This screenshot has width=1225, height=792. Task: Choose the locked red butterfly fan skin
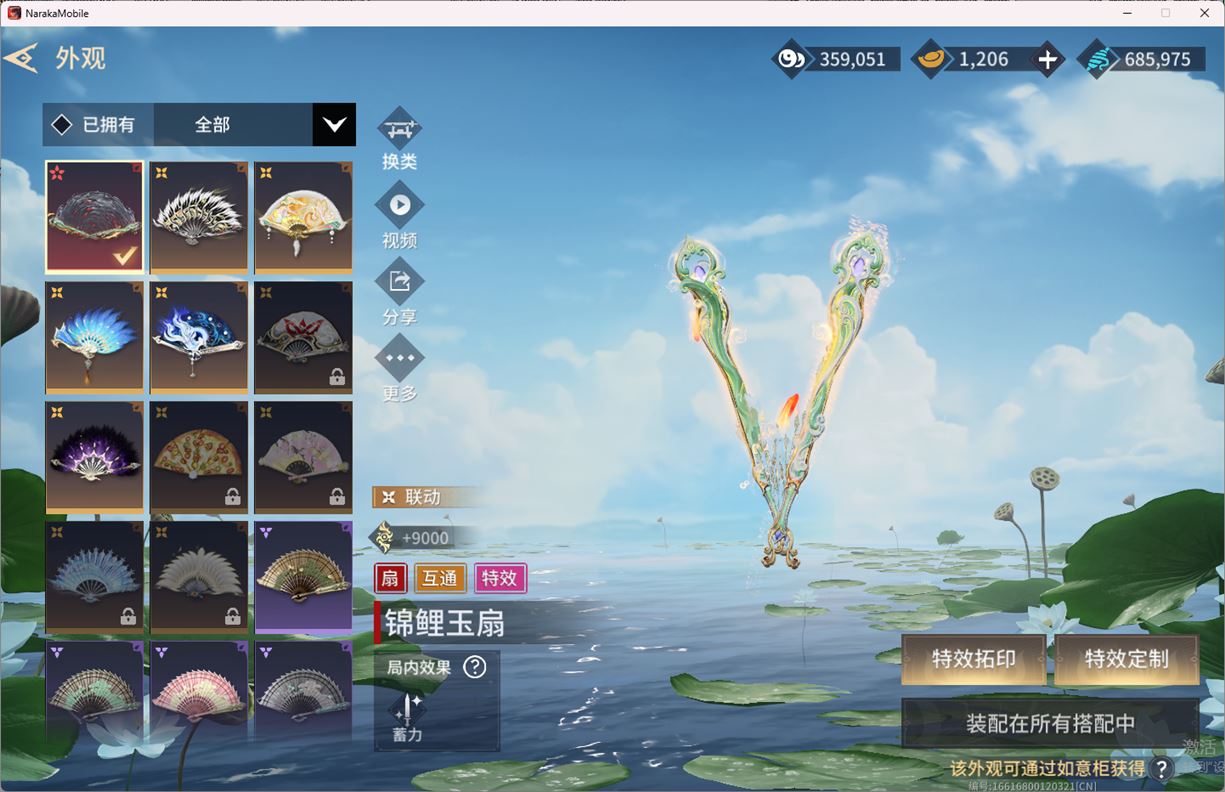click(x=303, y=337)
